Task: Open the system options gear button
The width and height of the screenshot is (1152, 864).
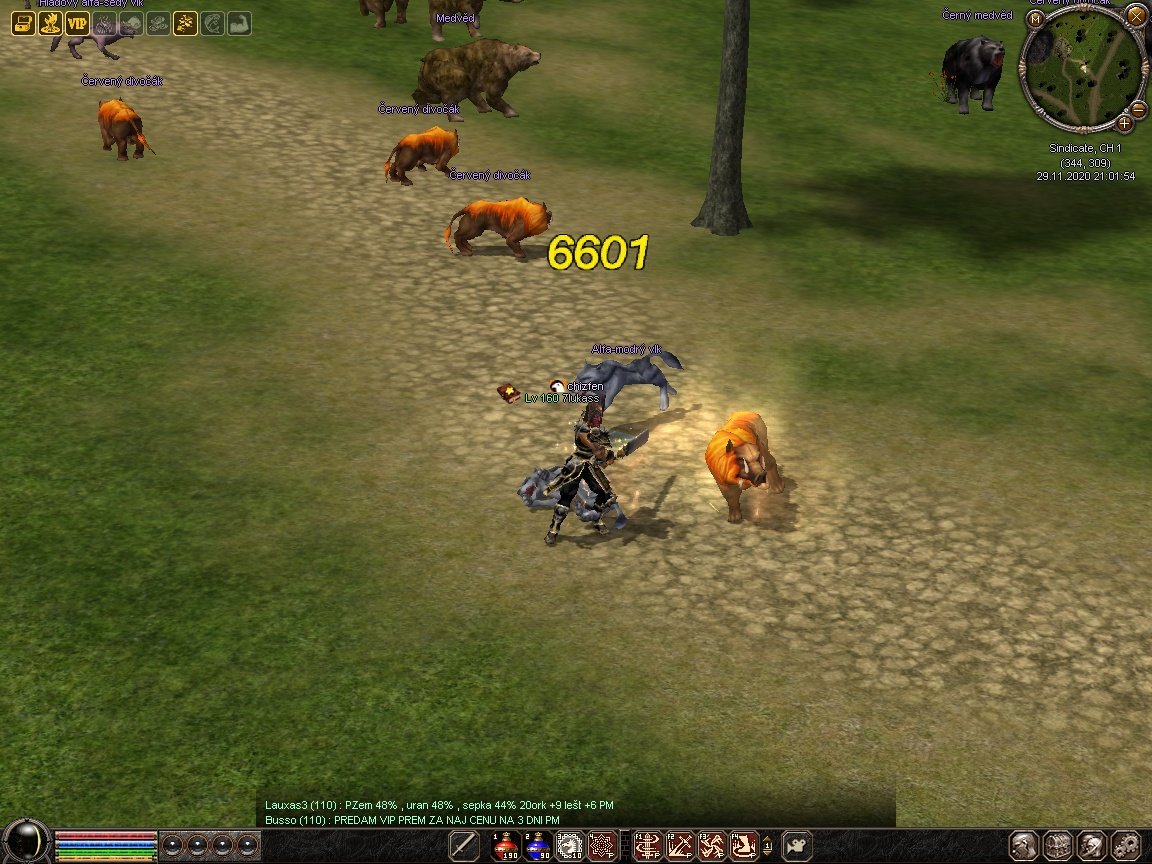Action: pyautogui.click(x=1126, y=846)
